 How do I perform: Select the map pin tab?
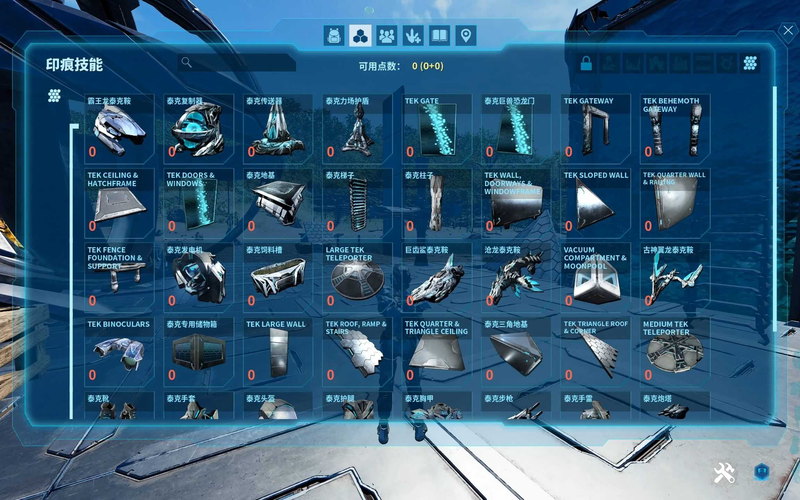click(465, 36)
